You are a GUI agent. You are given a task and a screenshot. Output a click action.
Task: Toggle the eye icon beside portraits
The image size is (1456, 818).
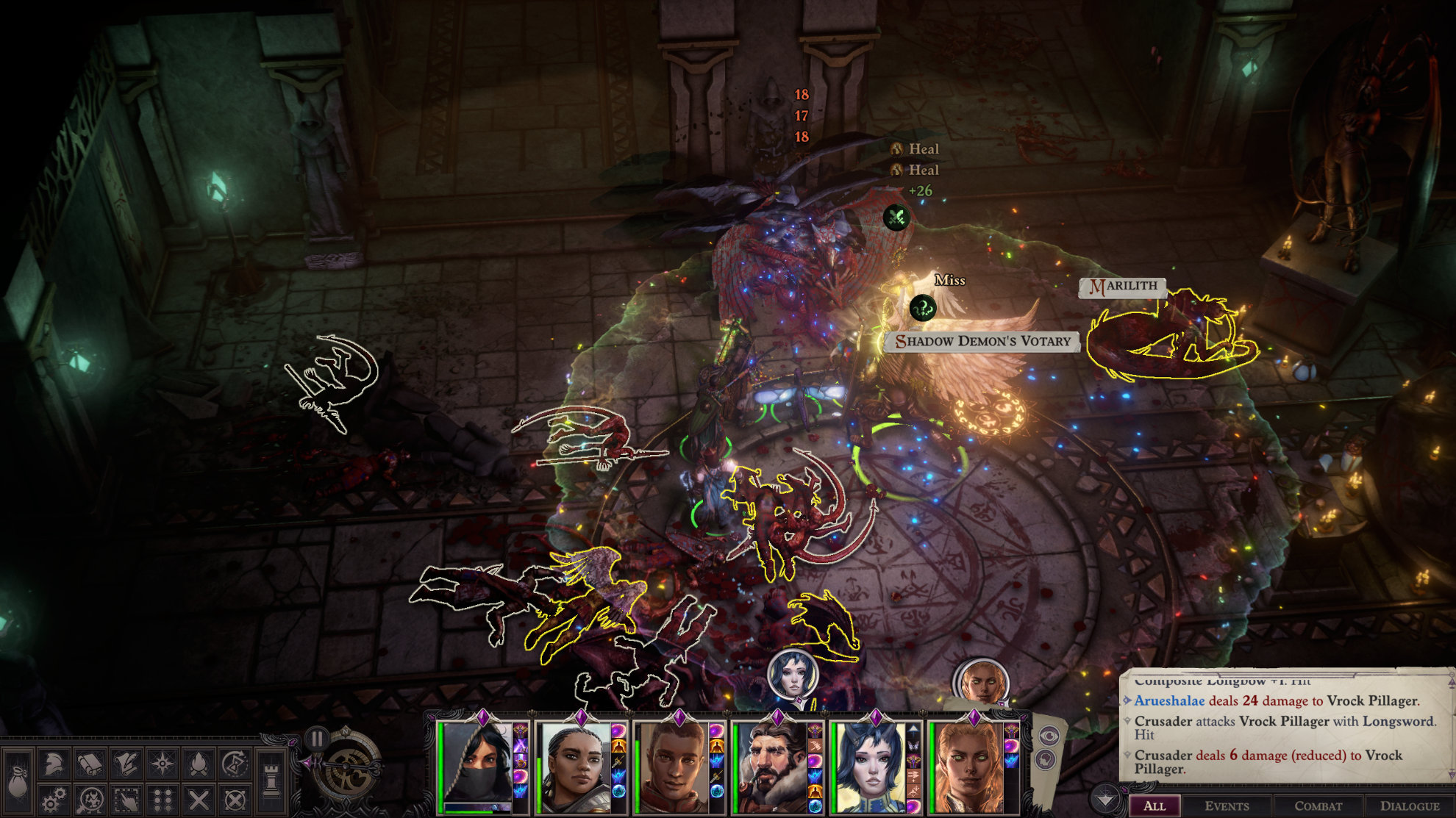point(1049,734)
